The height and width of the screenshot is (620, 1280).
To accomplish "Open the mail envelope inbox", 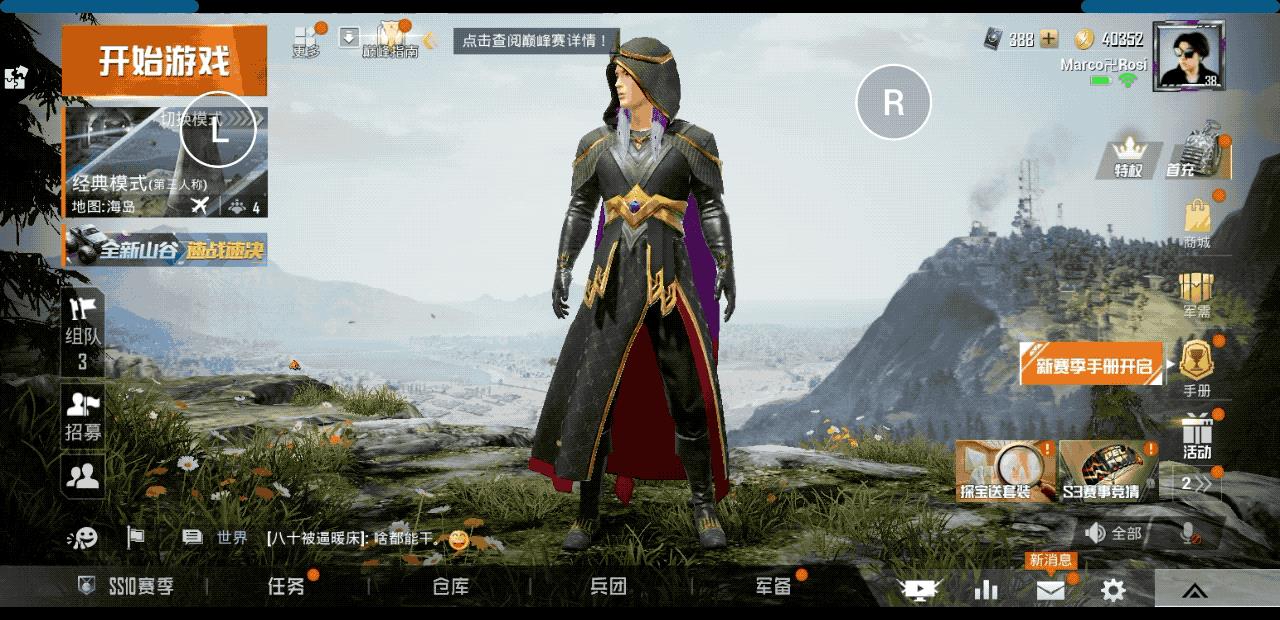I will [x=1050, y=591].
